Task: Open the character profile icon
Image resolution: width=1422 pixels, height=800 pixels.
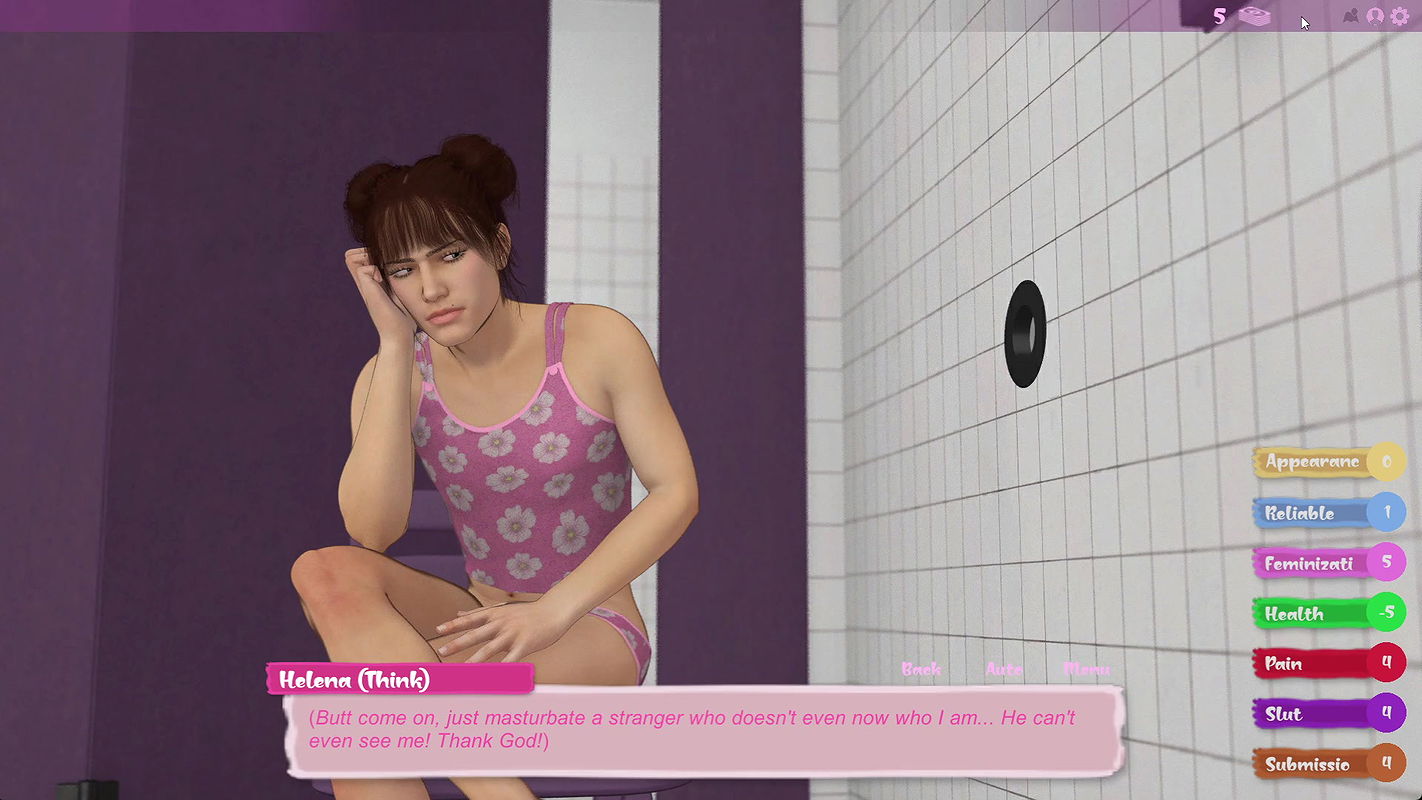Action: coord(1375,16)
